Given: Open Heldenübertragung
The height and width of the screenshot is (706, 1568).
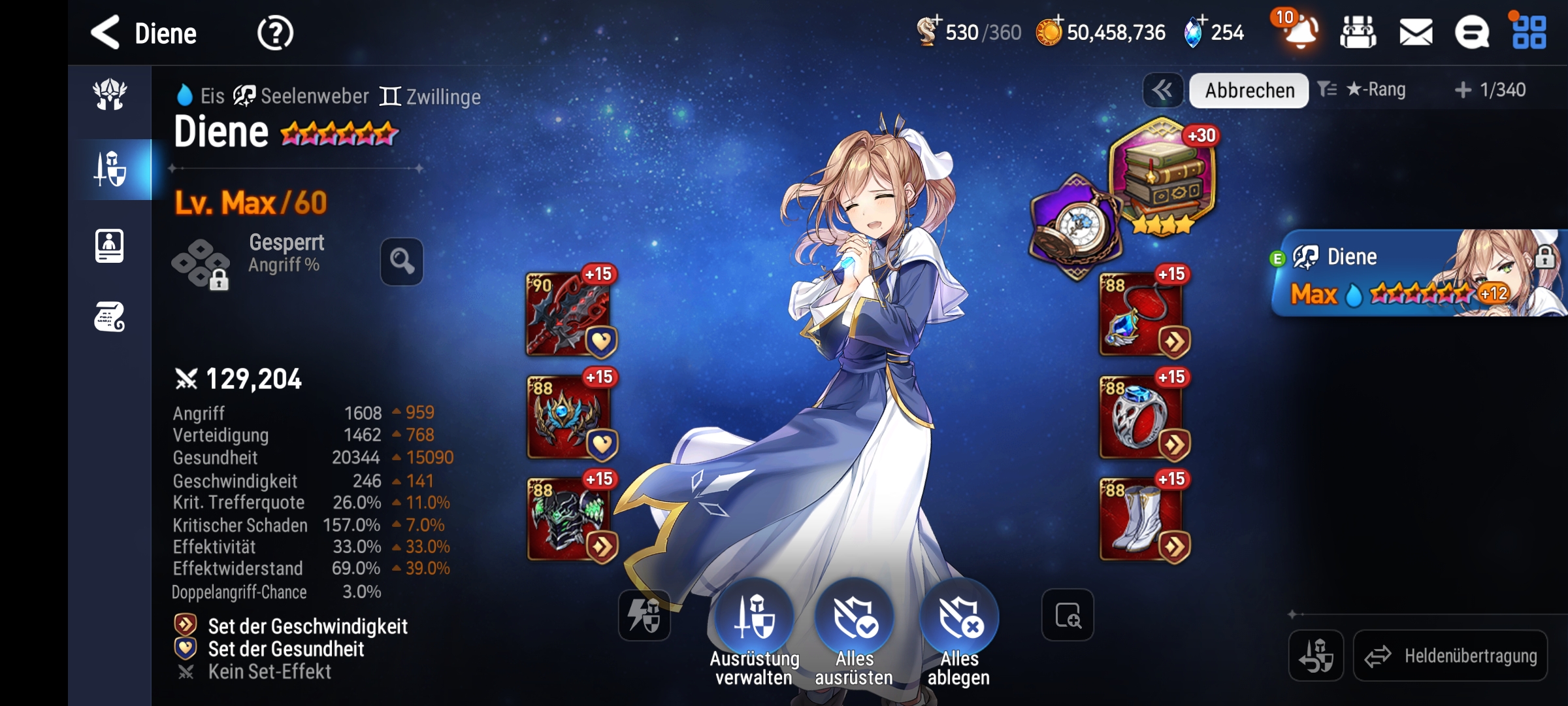Looking at the screenshot, I should (x=1450, y=656).
